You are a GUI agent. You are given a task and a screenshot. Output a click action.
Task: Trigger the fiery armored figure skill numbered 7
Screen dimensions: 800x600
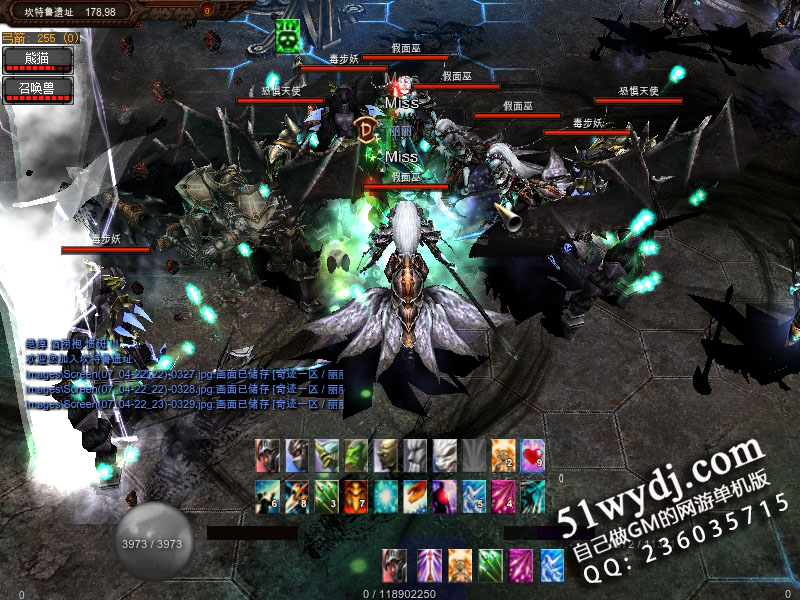point(356,494)
